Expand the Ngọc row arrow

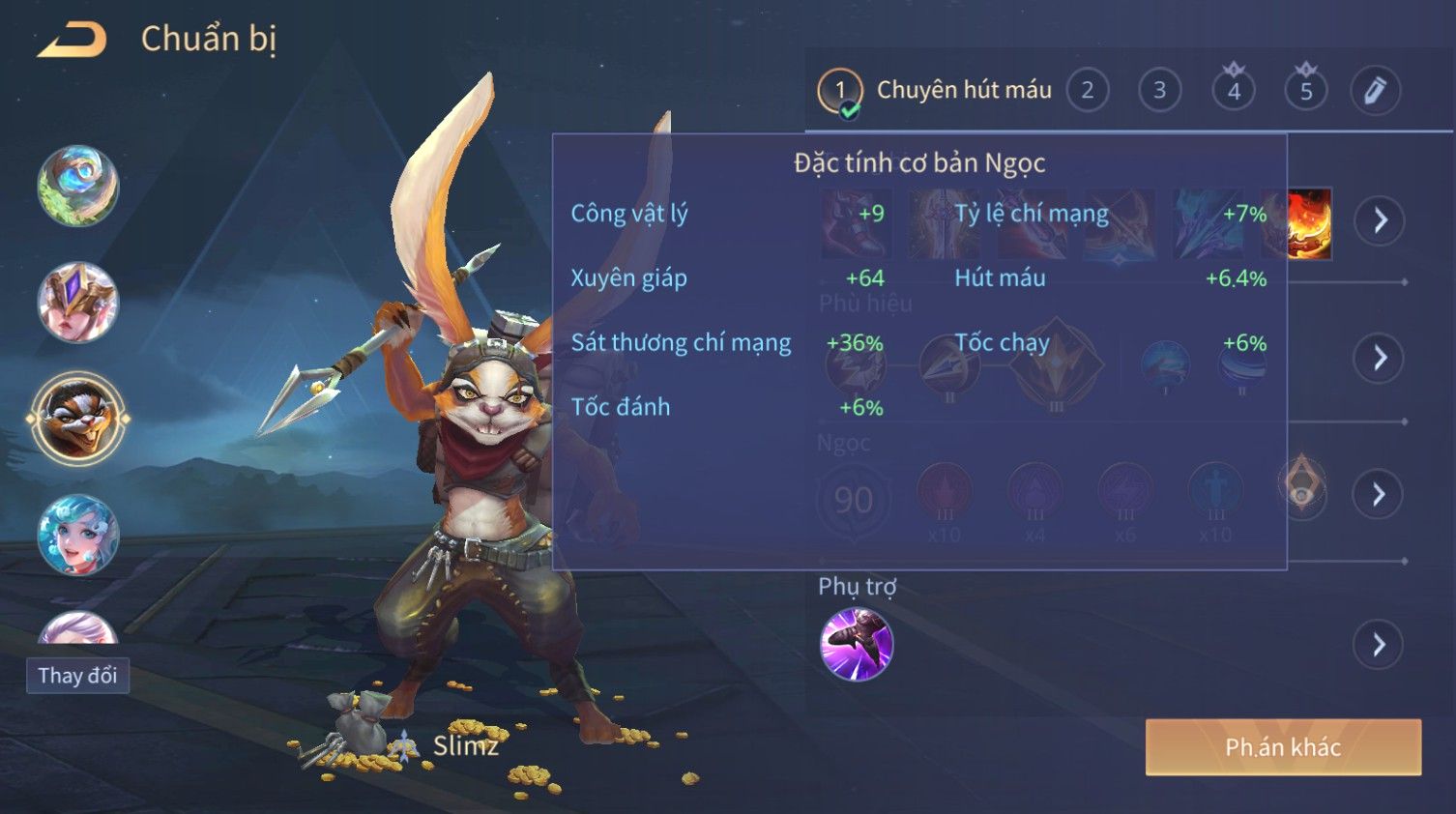pyautogui.click(x=1378, y=495)
